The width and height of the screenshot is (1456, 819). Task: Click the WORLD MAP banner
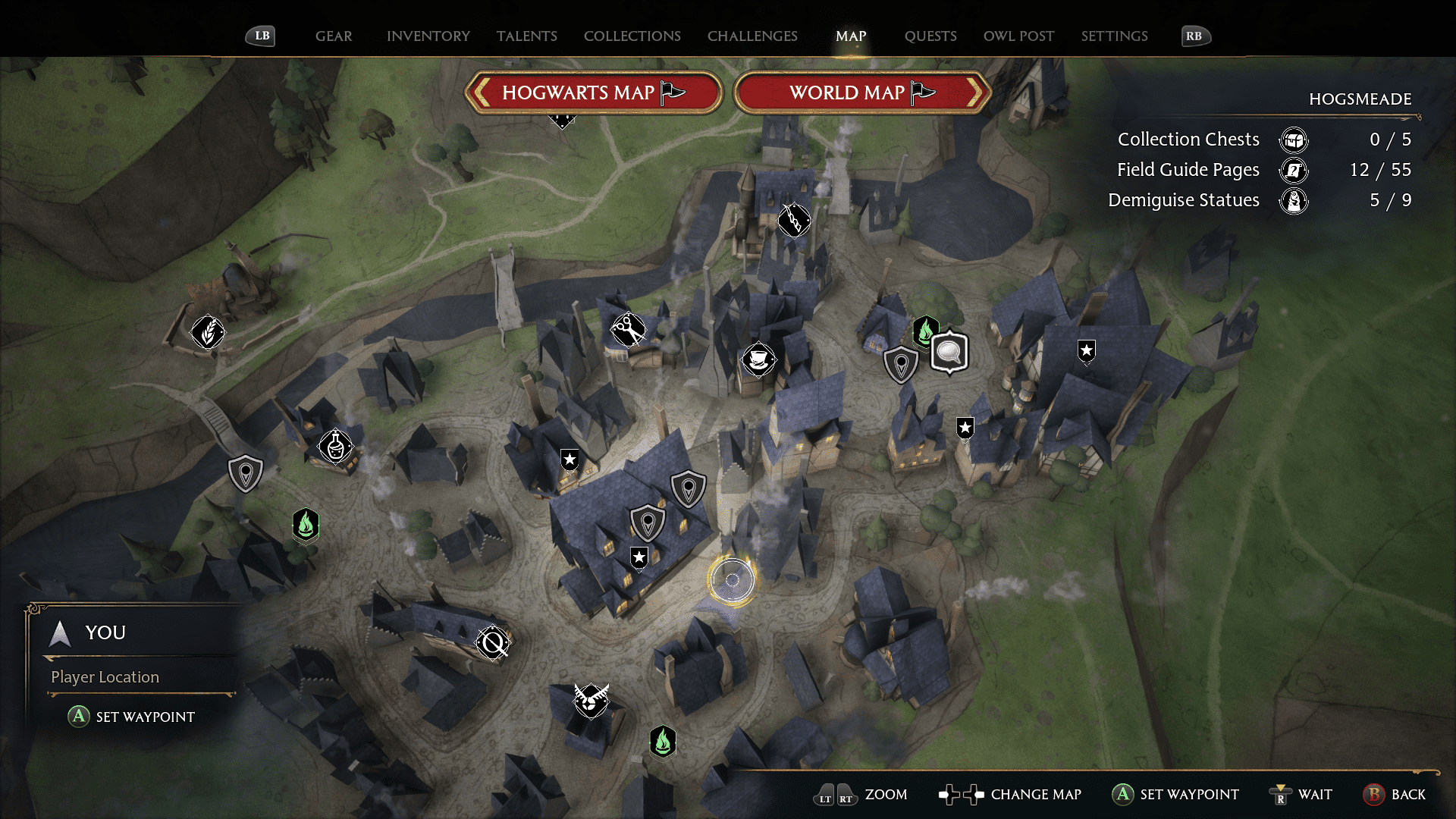click(x=862, y=92)
